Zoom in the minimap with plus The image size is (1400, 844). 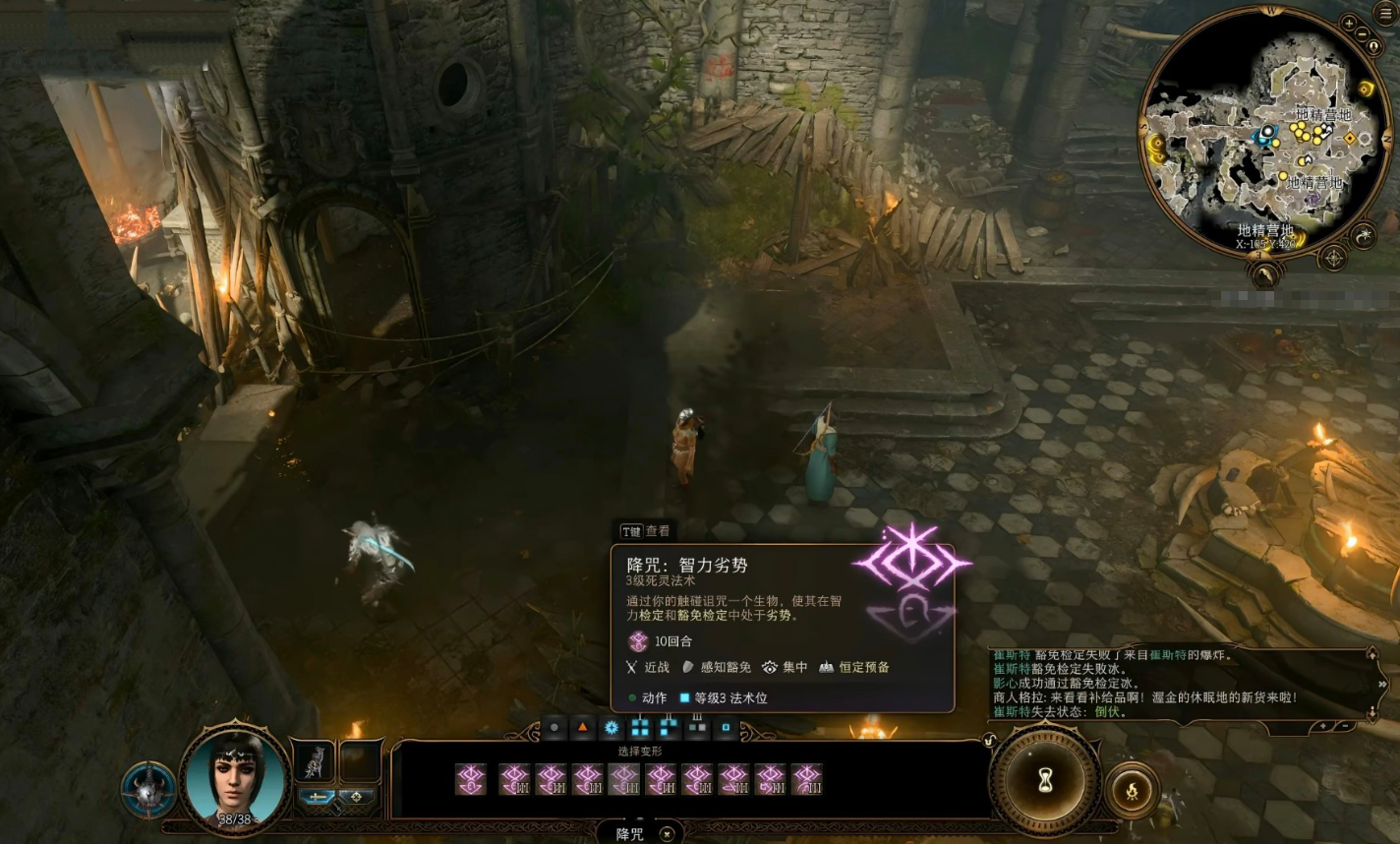point(1350,23)
